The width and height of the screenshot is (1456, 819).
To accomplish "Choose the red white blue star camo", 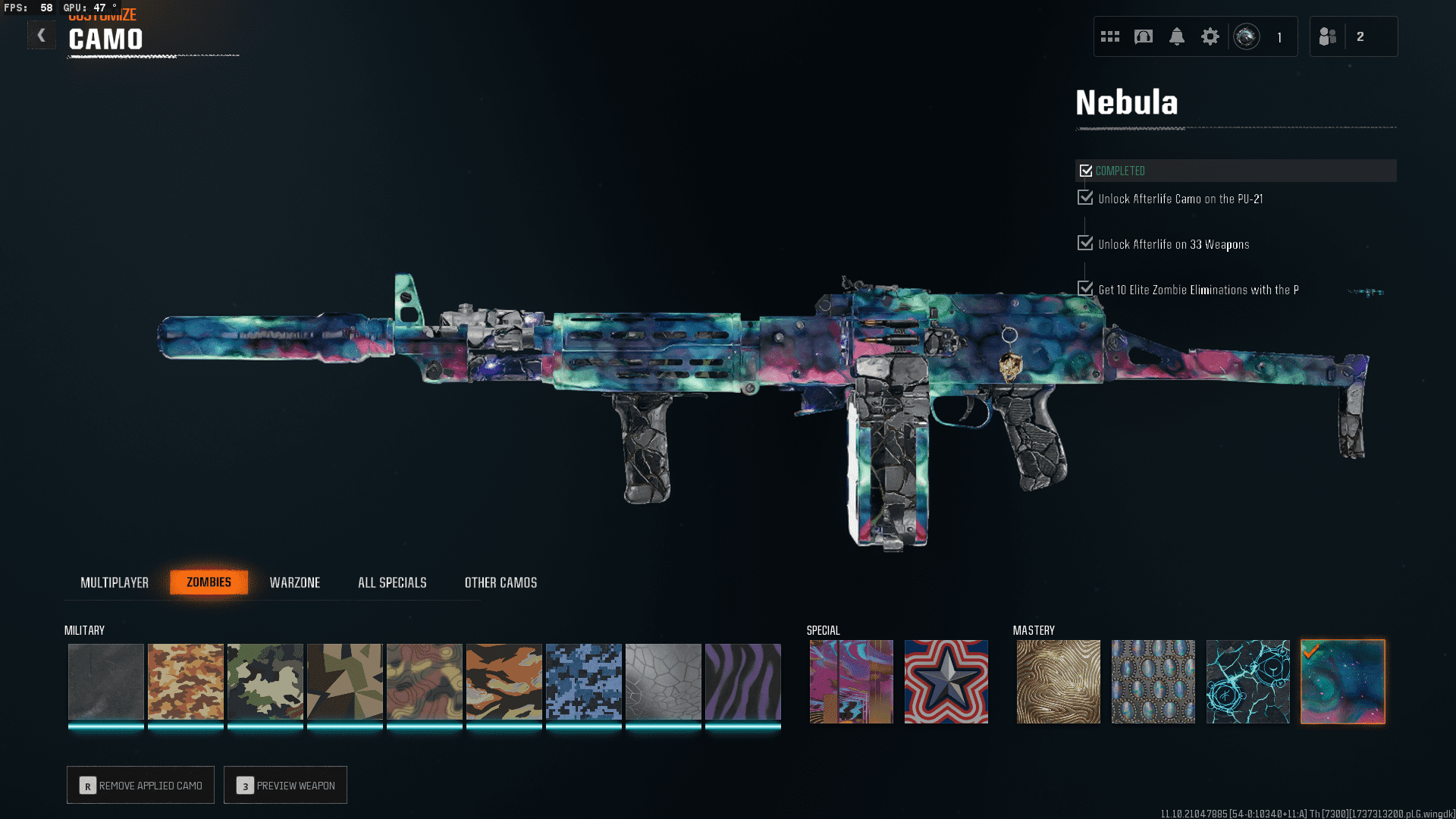I will (x=946, y=682).
